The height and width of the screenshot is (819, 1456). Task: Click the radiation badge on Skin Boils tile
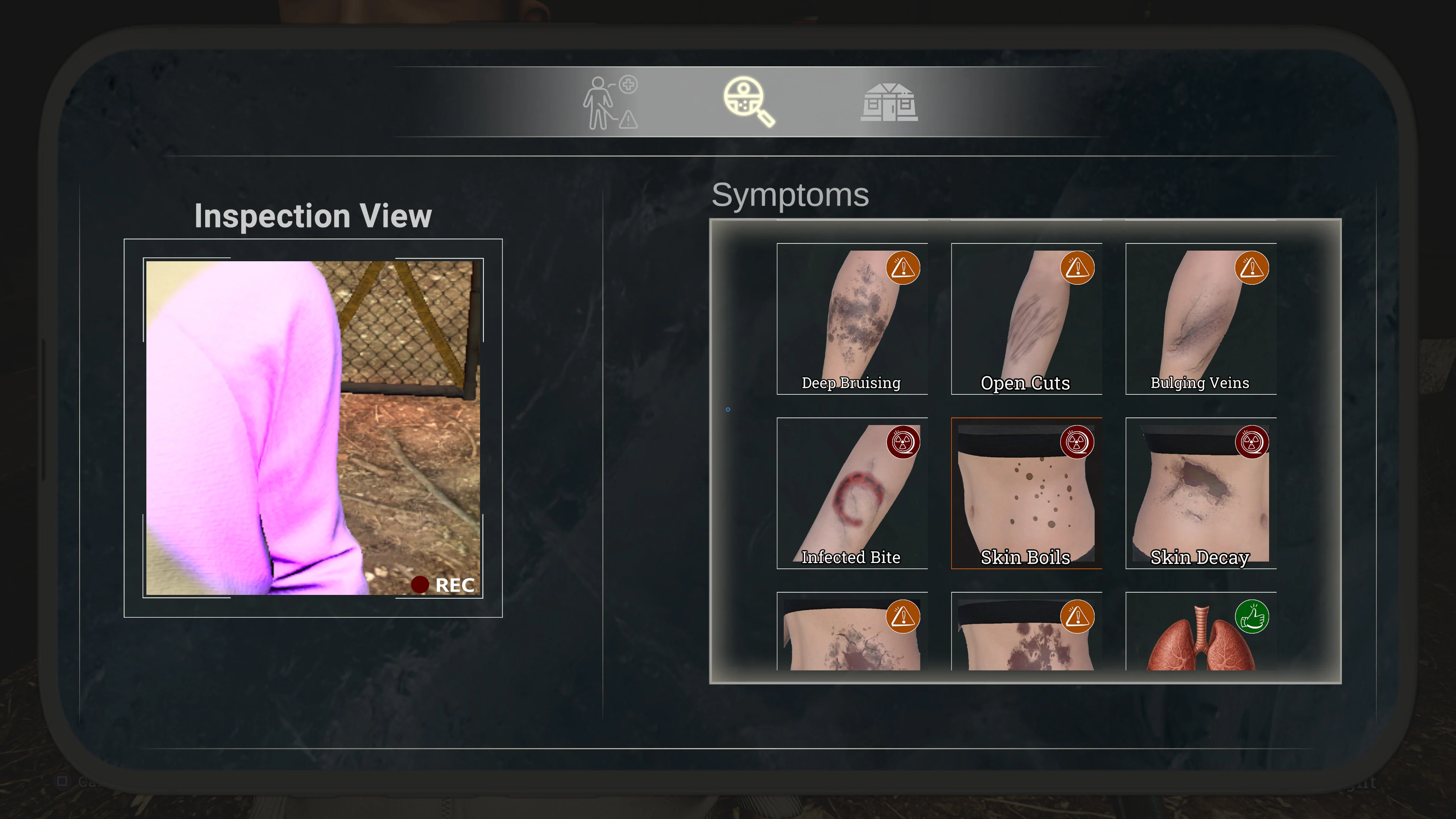click(x=1077, y=442)
